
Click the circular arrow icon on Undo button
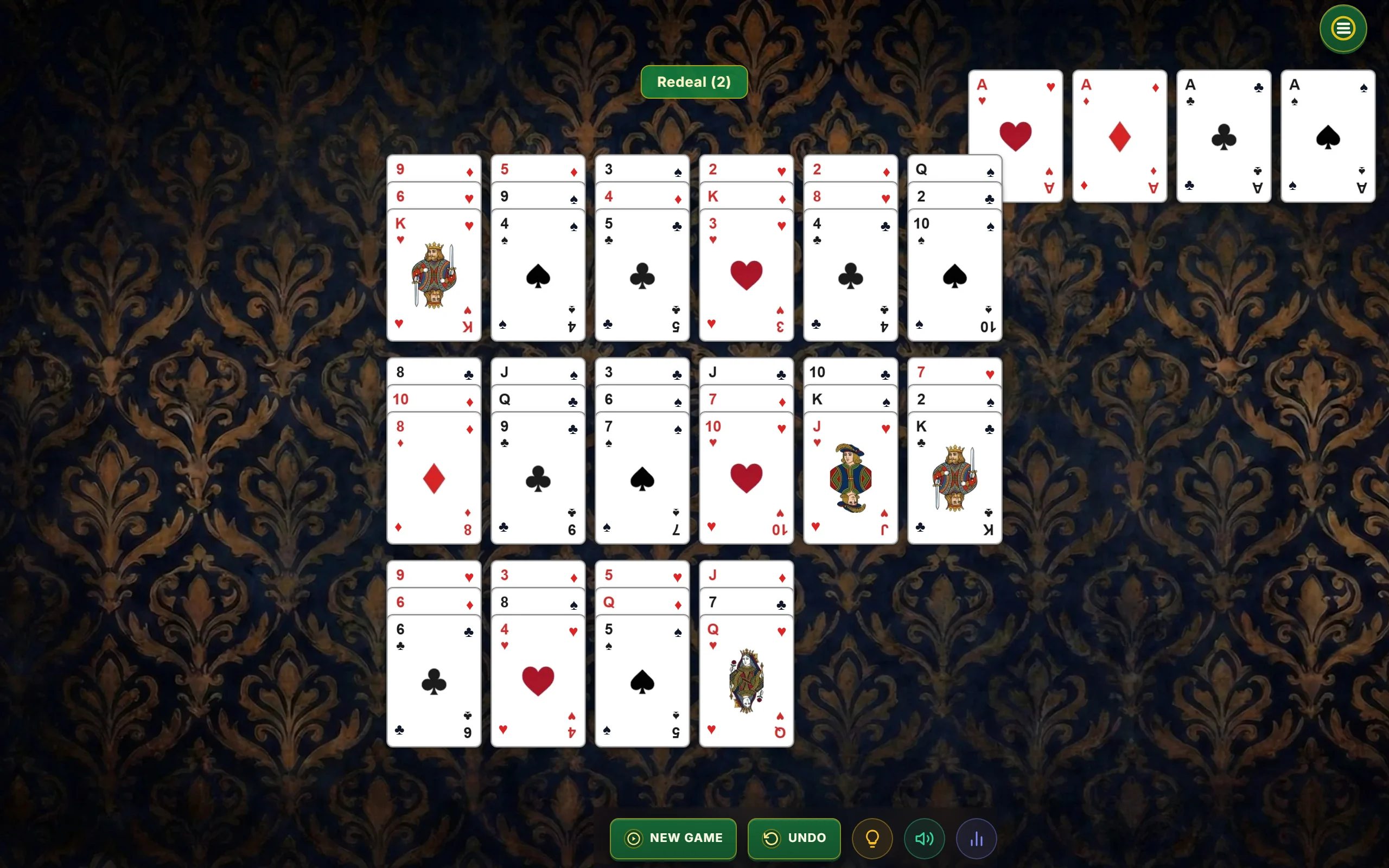[x=772, y=838]
